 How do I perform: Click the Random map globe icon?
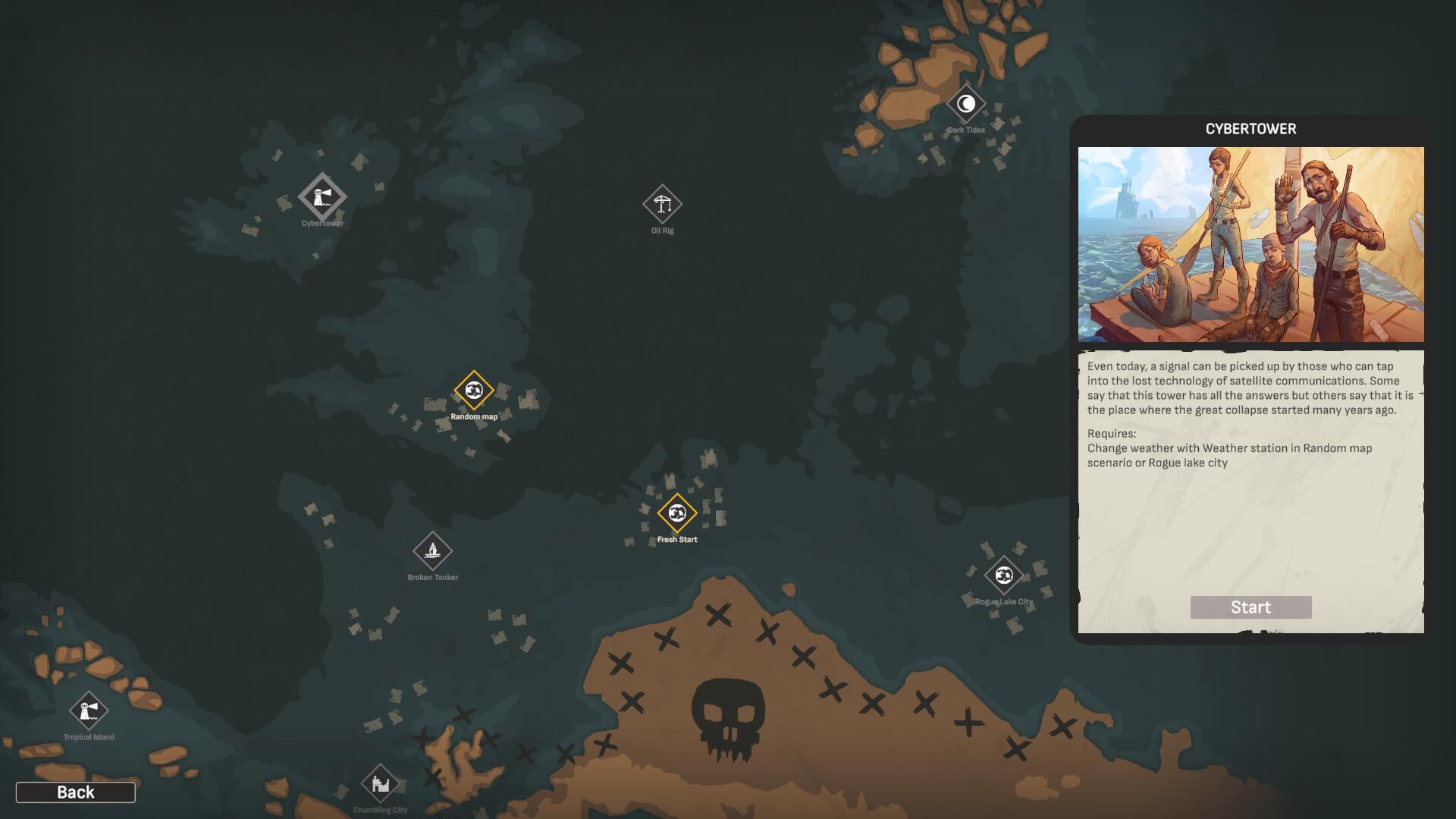(x=474, y=389)
